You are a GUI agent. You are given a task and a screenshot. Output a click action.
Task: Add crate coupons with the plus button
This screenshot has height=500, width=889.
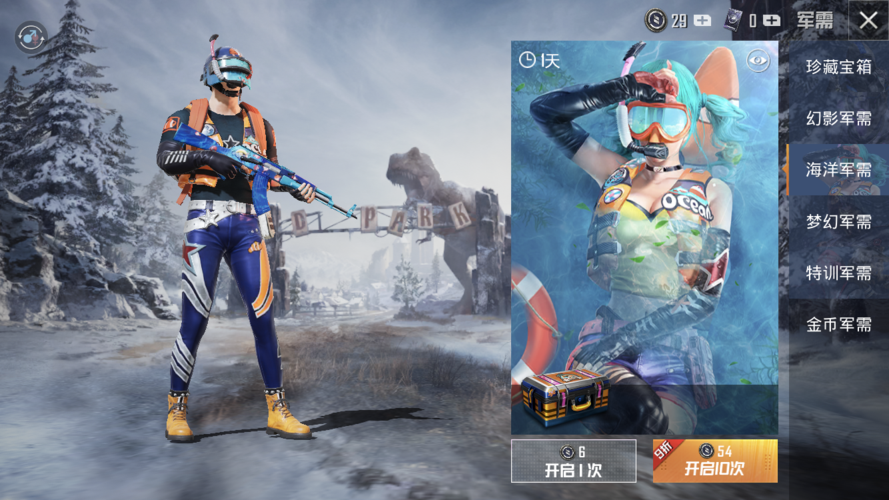[771, 20]
